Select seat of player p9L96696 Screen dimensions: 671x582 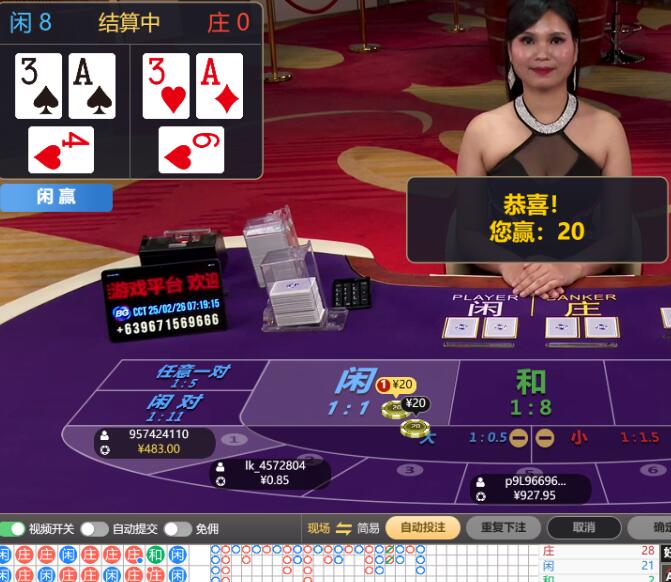click(x=532, y=488)
